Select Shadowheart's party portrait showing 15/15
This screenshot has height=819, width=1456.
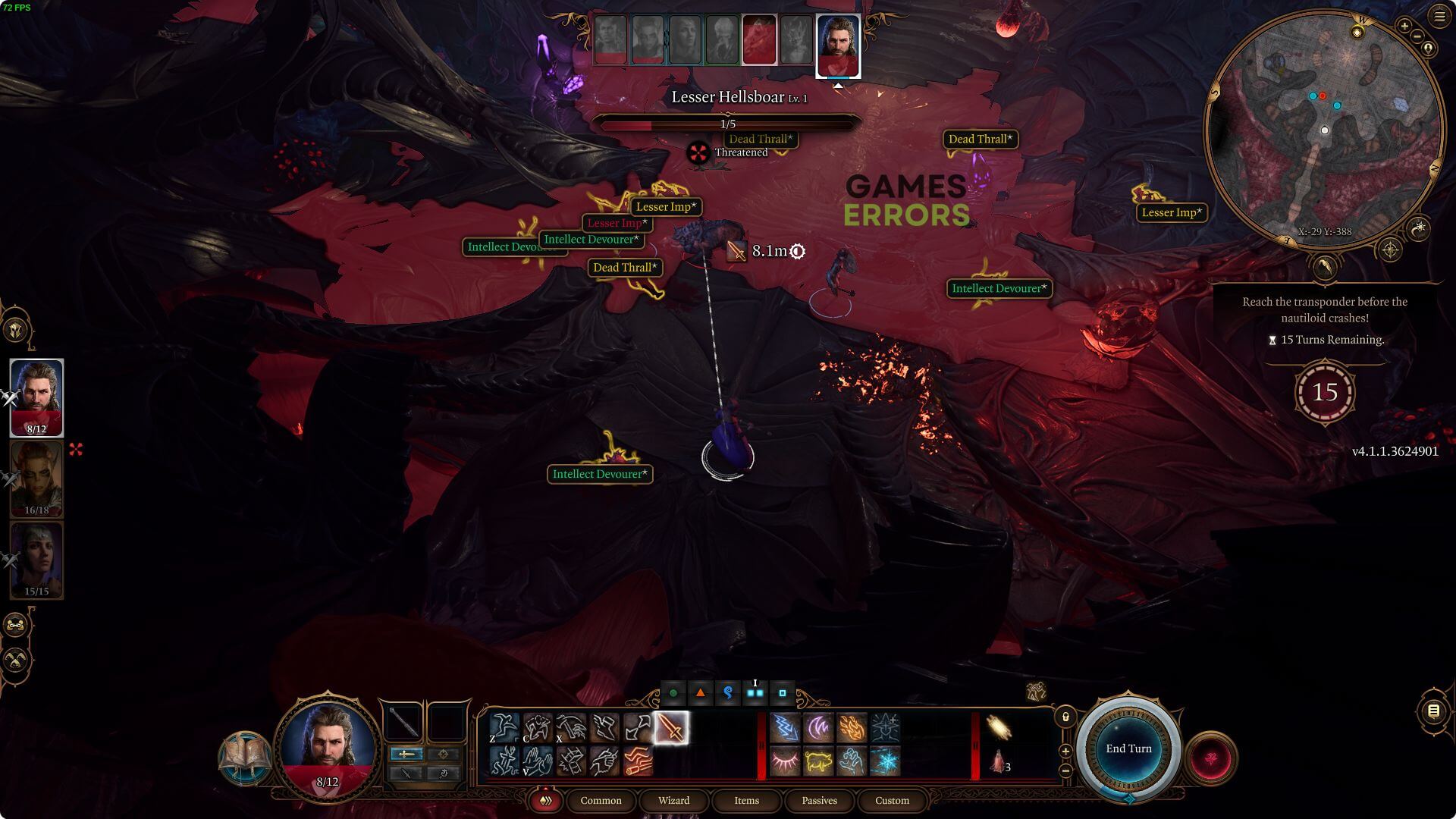tap(36, 560)
